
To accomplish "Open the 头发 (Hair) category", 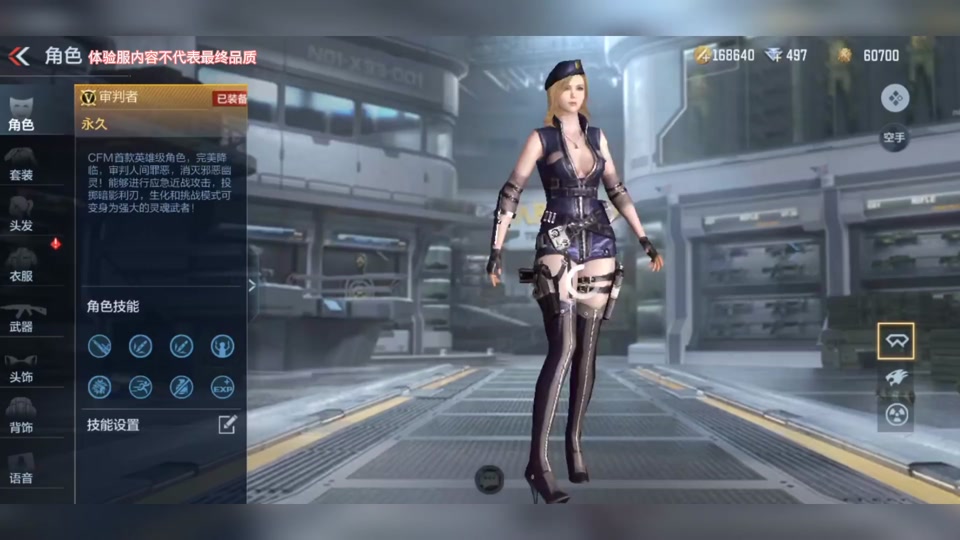I will coord(21,213).
